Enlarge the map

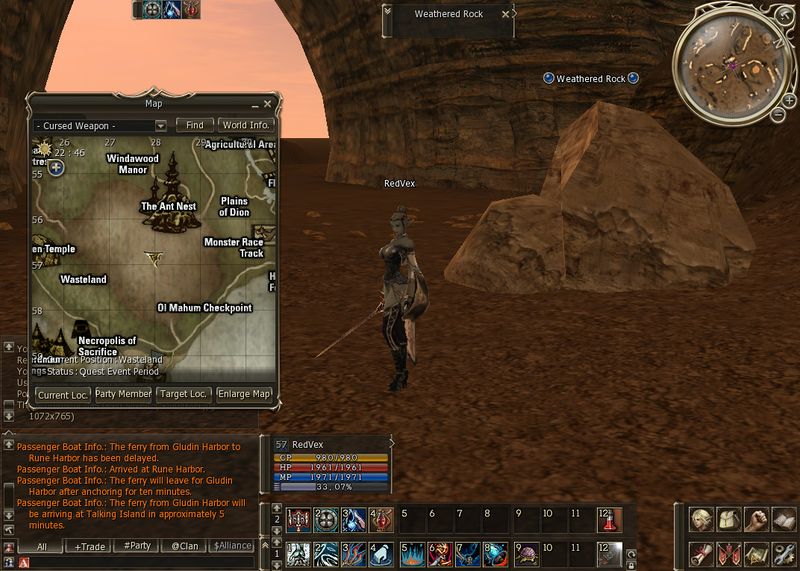[244, 394]
